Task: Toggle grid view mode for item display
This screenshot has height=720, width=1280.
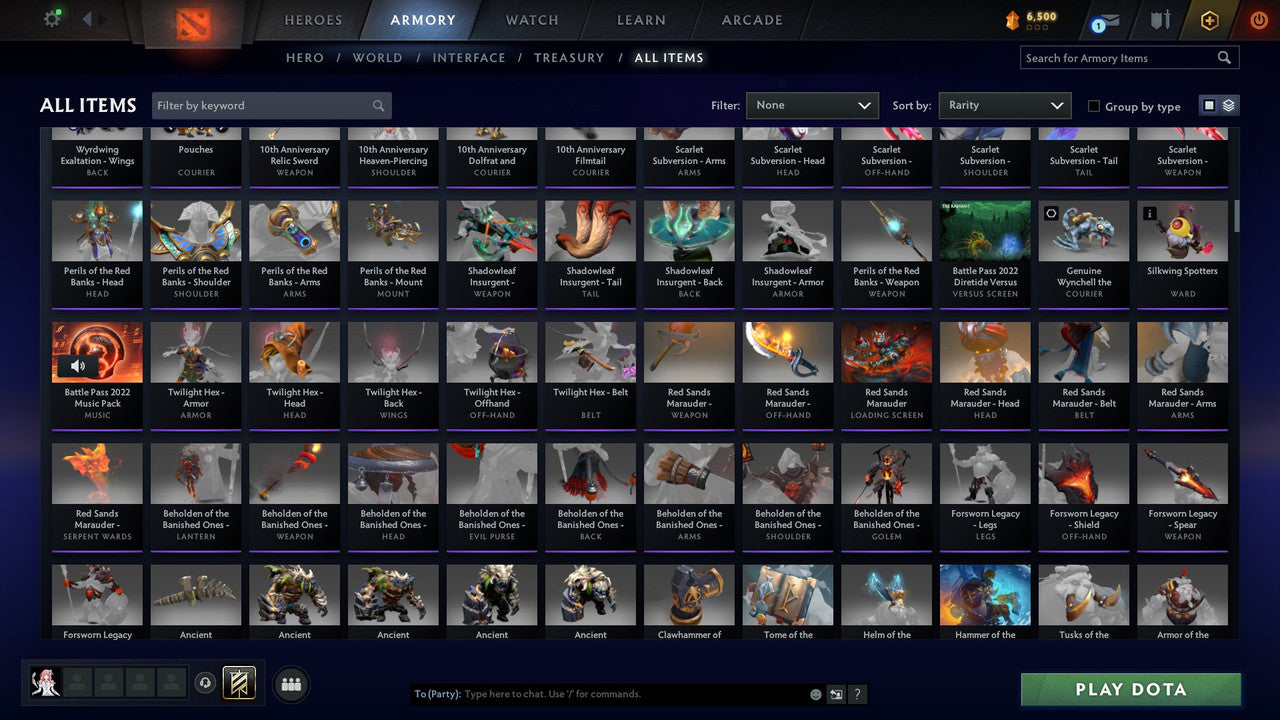Action: (1210, 104)
